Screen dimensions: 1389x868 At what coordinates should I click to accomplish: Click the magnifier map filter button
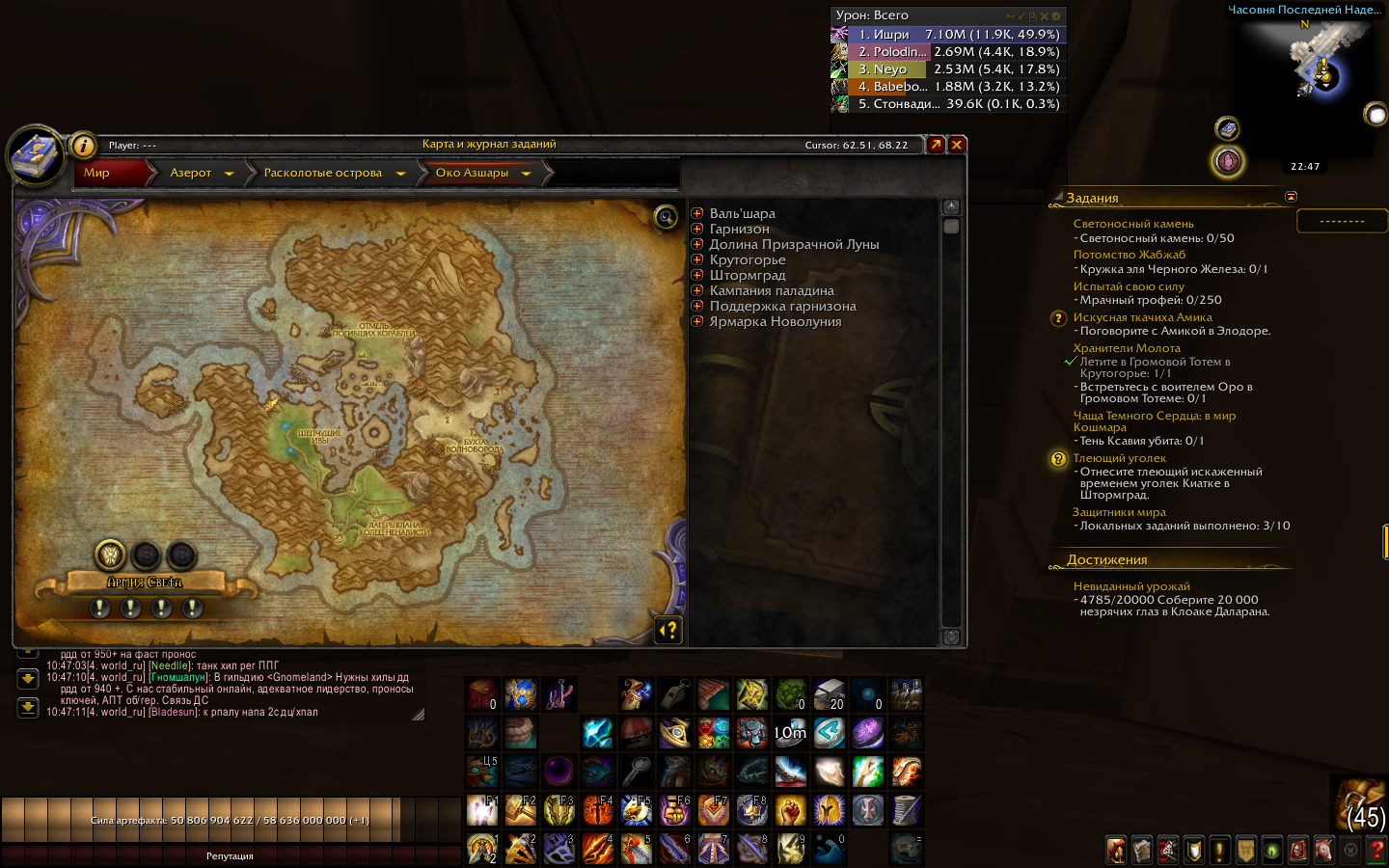pos(666,217)
